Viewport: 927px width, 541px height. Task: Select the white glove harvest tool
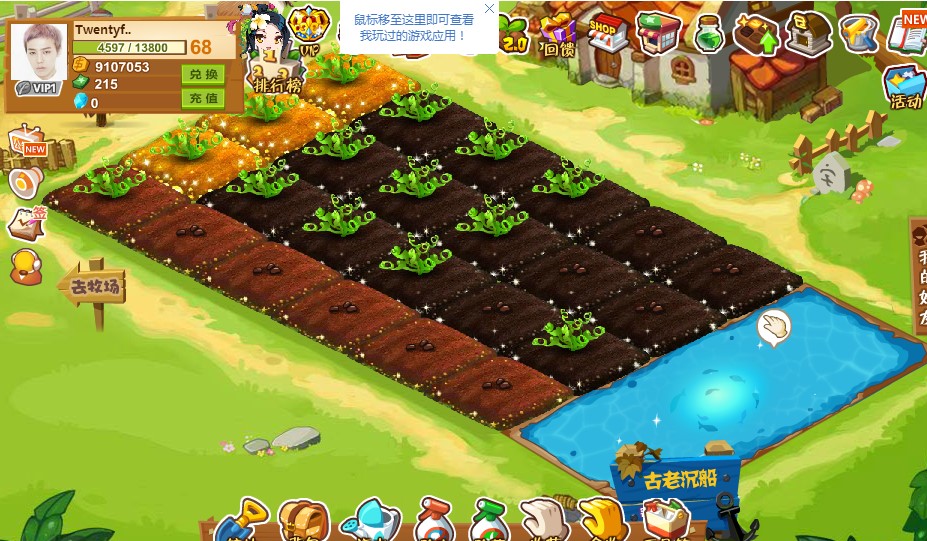(x=543, y=521)
